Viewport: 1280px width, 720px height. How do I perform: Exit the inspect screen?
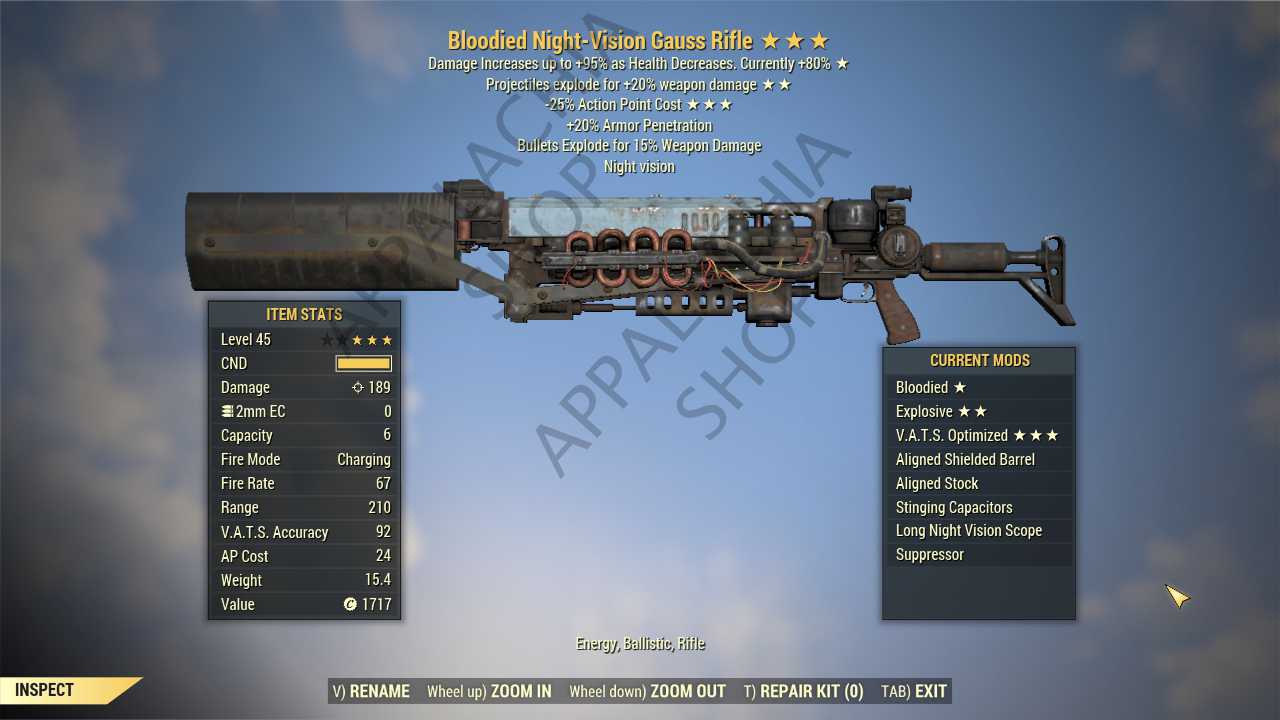click(914, 691)
